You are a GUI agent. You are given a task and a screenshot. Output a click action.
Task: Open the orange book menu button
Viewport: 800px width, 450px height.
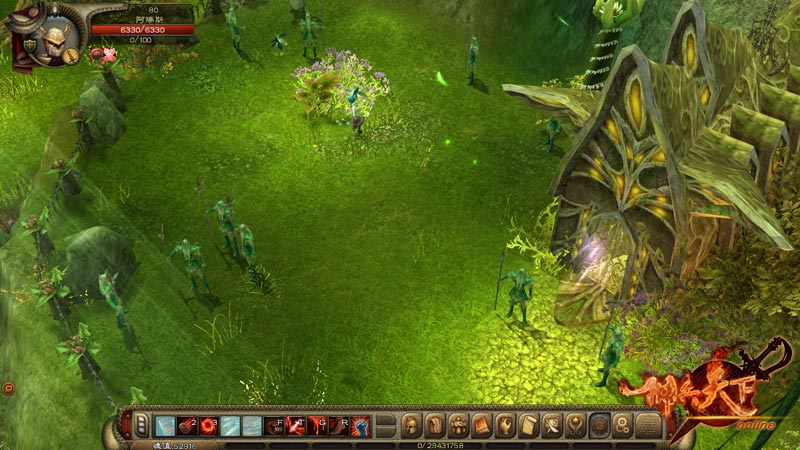482,425
